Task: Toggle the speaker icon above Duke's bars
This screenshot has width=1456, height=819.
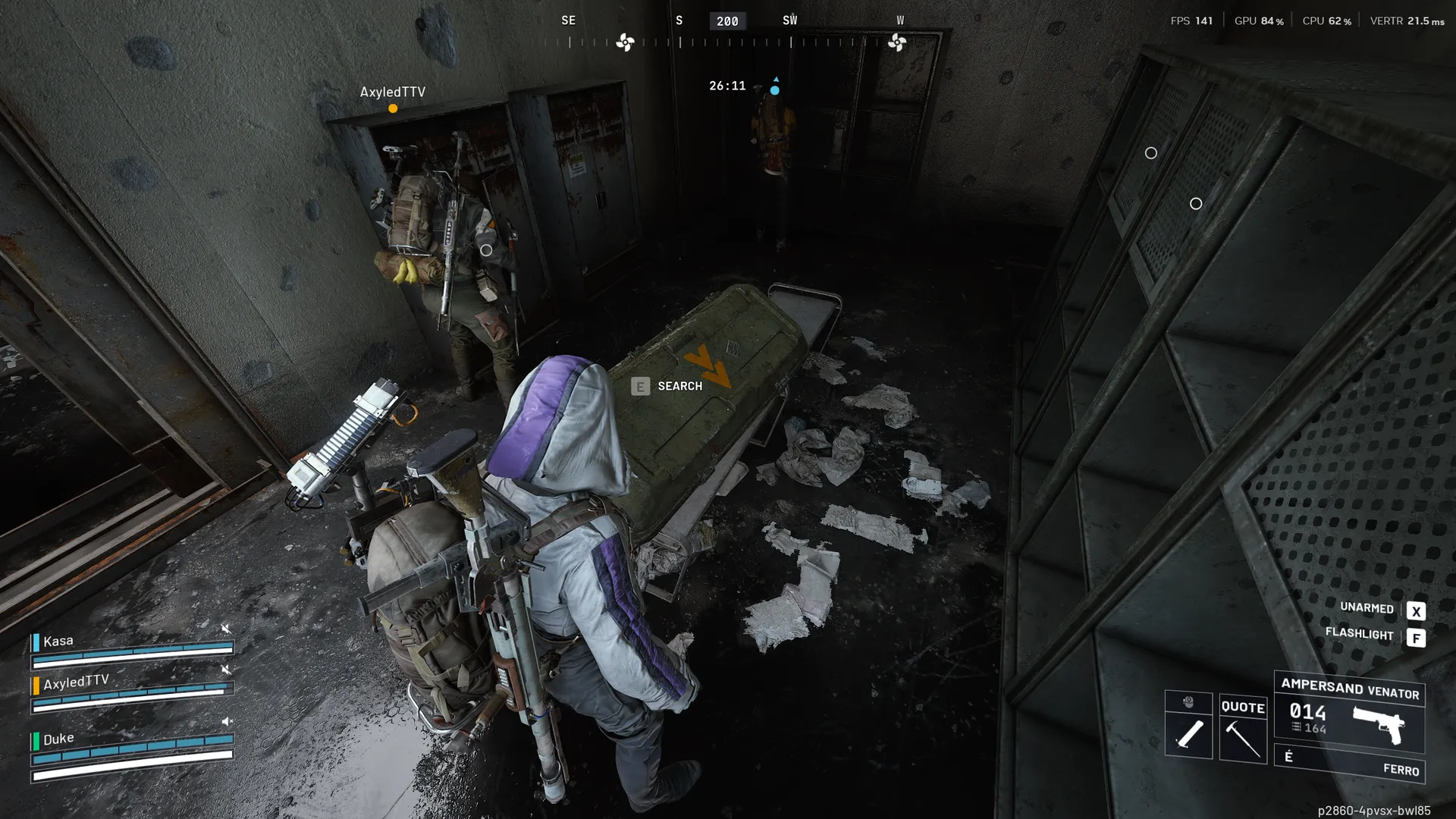Action: coord(227,721)
